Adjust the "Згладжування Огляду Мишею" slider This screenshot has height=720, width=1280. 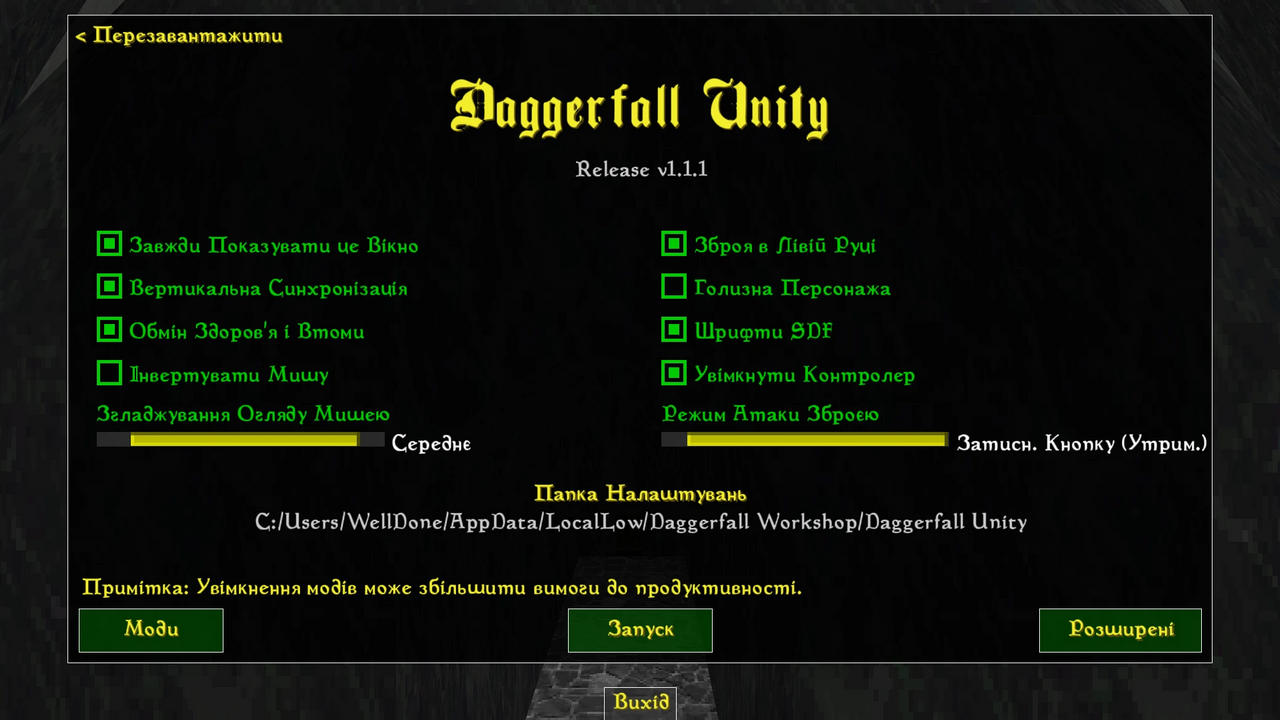[x=240, y=440]
